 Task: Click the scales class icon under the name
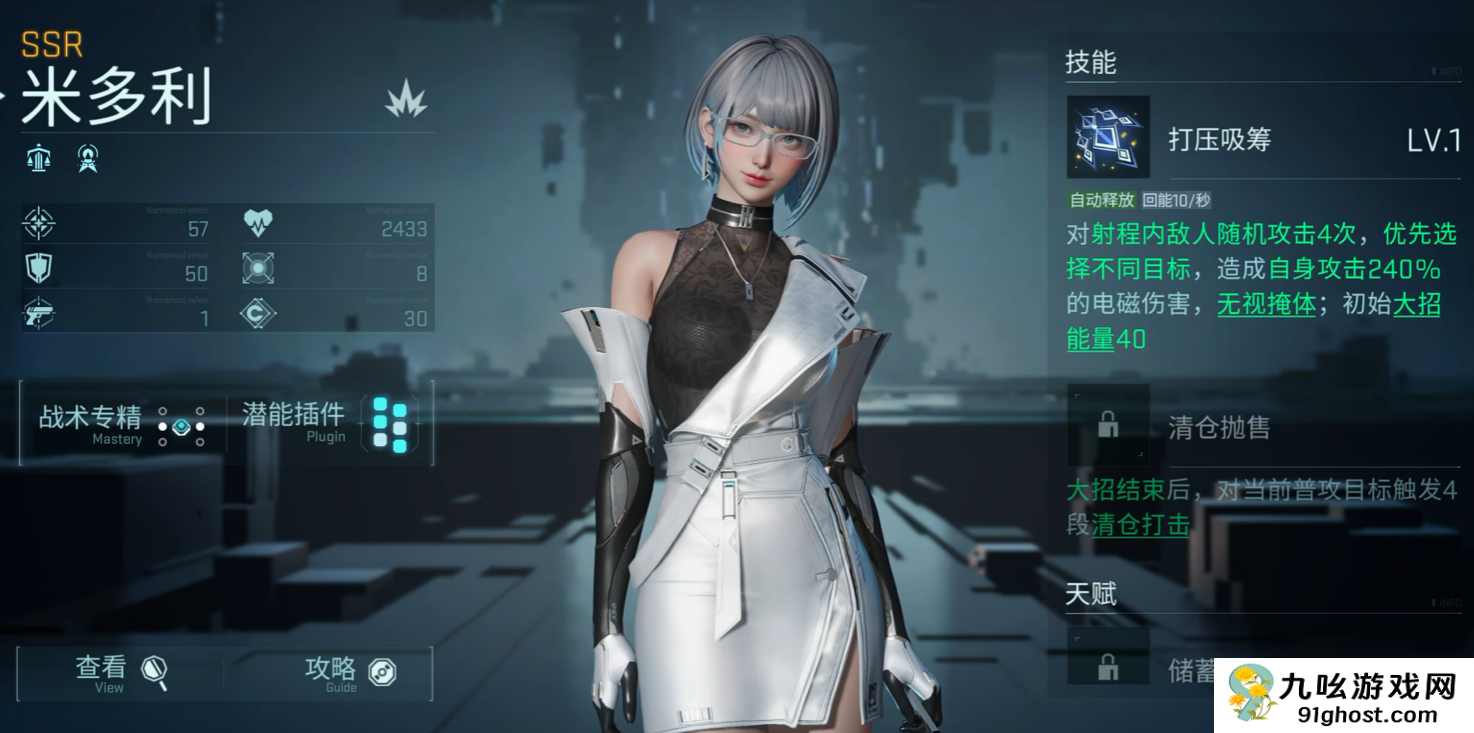[x=40, y=158]
